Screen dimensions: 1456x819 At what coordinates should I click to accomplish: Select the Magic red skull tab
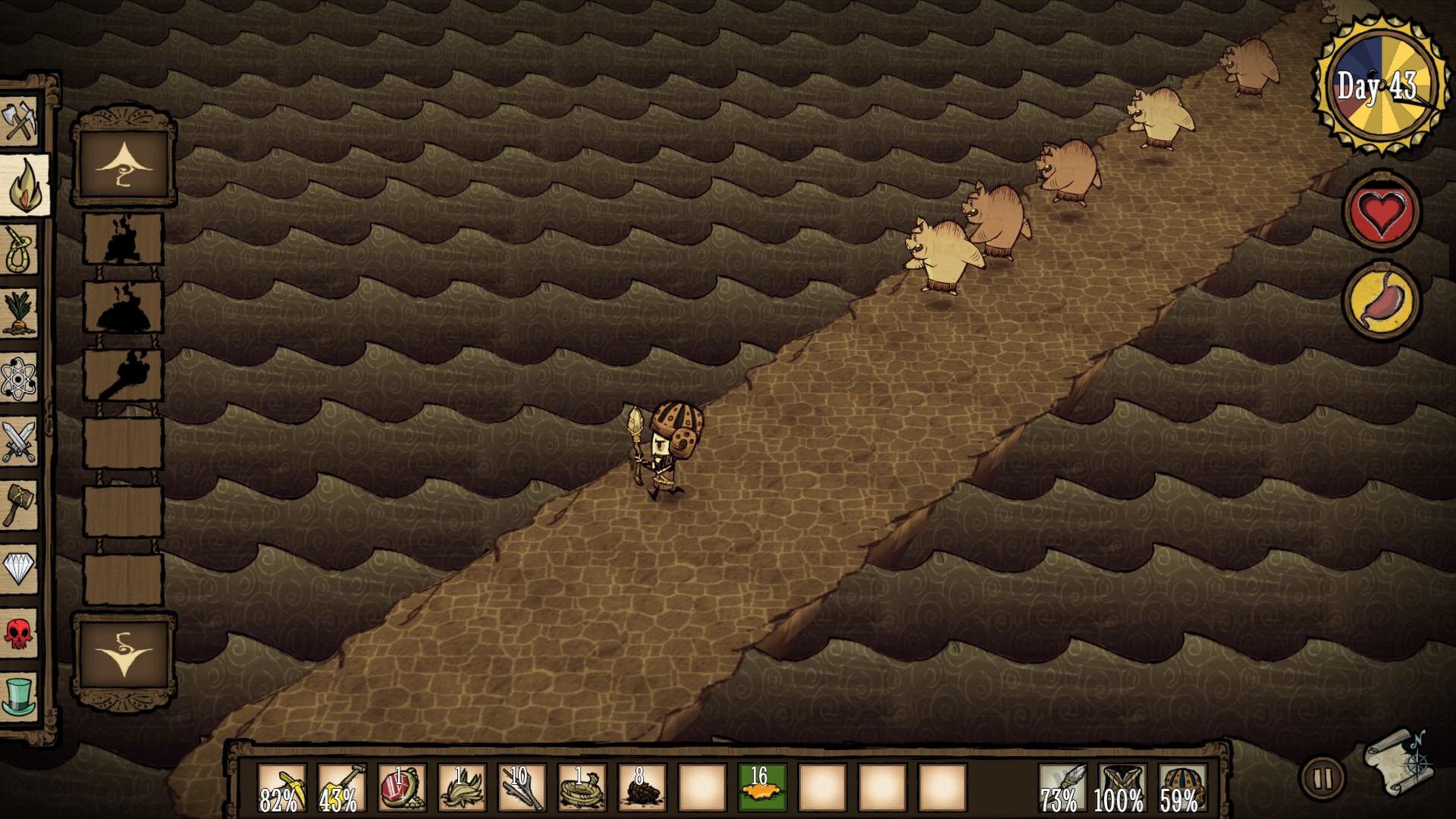pos(19,632)
